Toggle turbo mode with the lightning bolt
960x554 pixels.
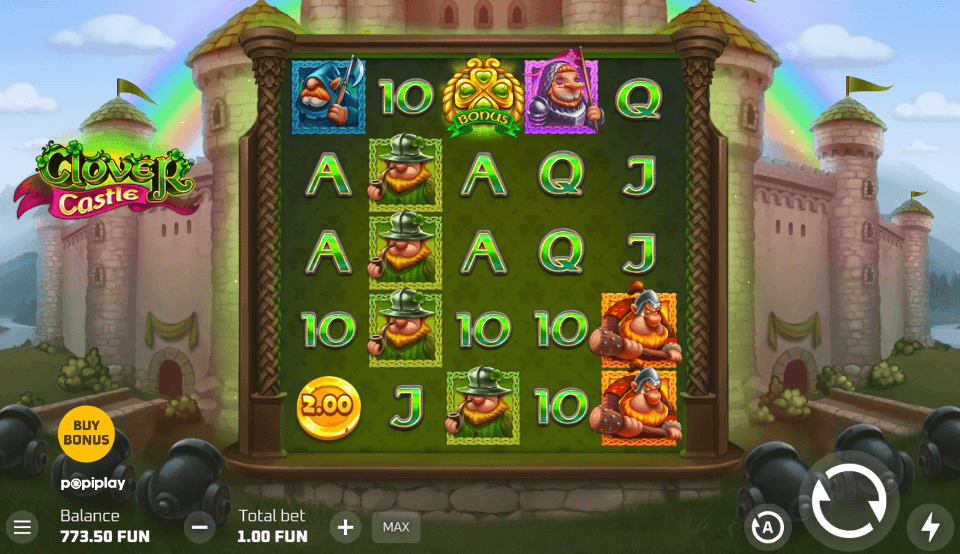(x=930, y=526)
